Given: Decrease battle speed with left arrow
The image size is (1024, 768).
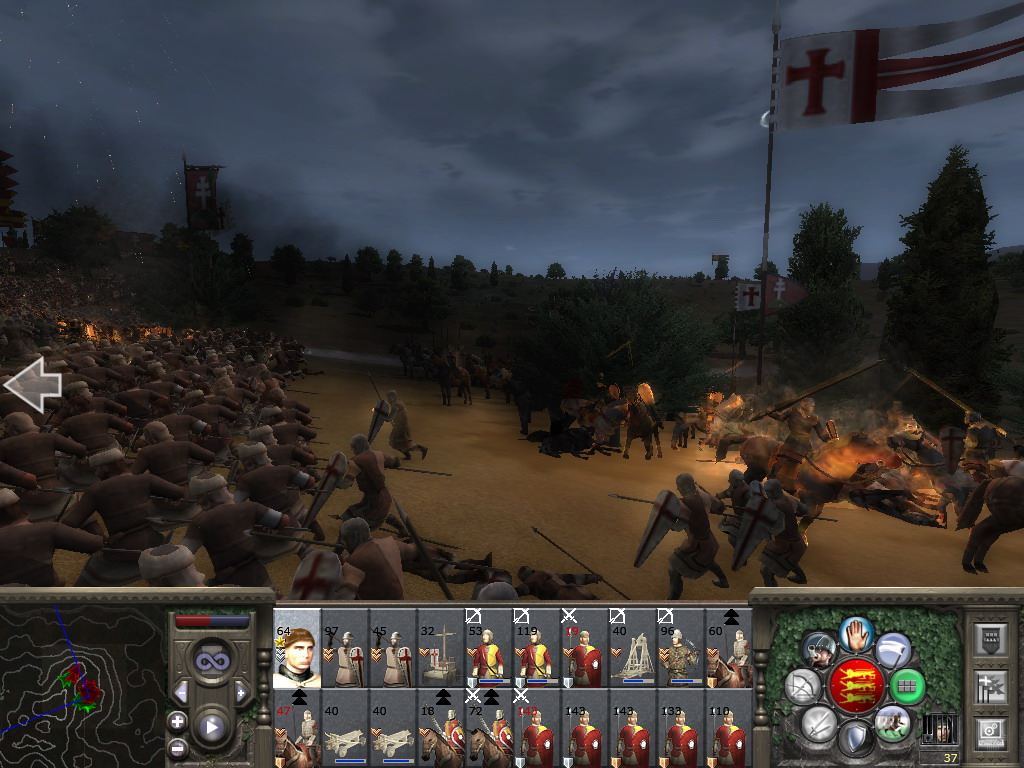Looking at the screenshot, I should (181, 693).
